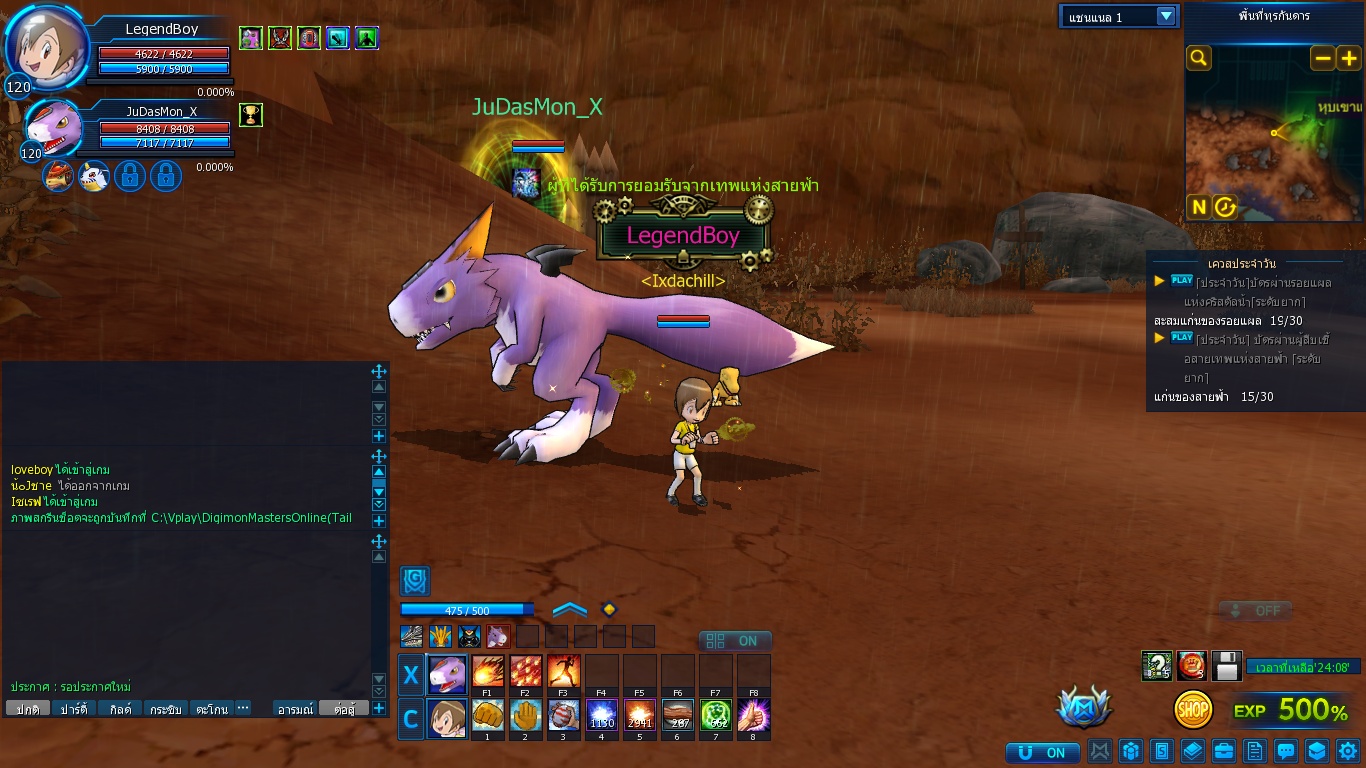Use the thumbs-up item in slot 8
The height and width of the screenshot is (768, 1366).
(x=753, y=715)
